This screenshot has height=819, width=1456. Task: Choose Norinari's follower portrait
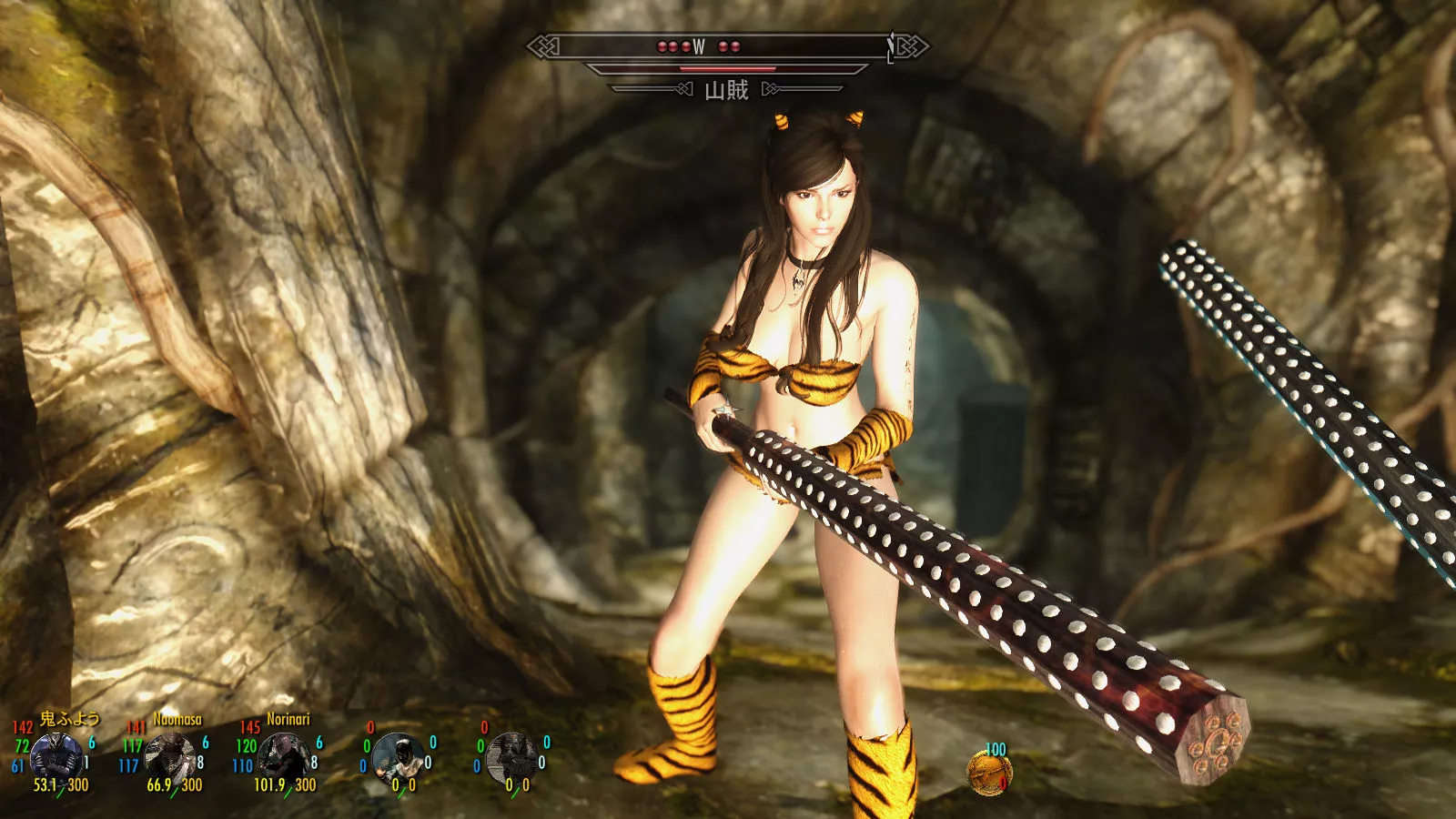pyautogui.click(x=284, y=756)
